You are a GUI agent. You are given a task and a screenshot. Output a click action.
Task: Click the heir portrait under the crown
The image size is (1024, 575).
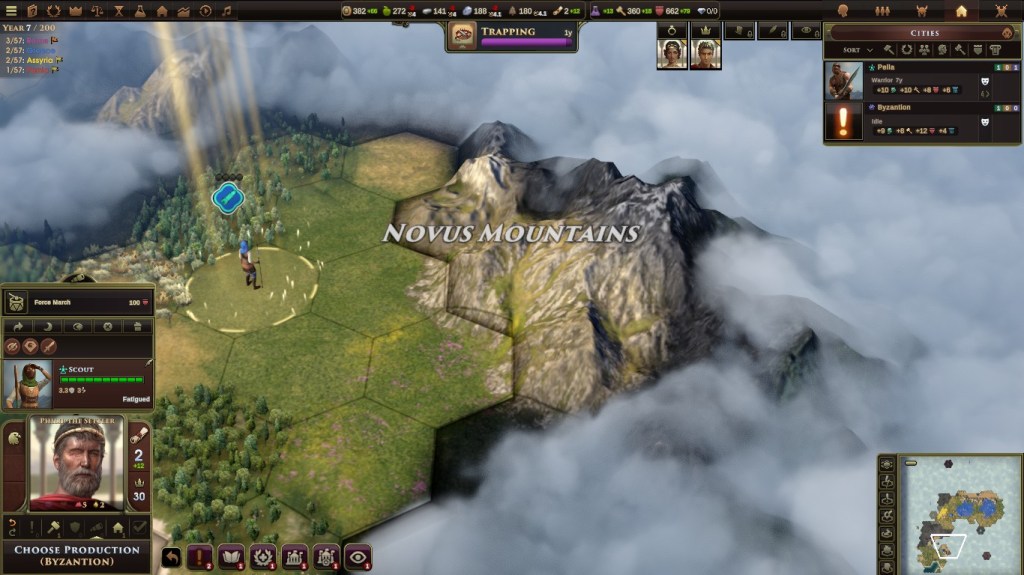(x=706, y=54)
